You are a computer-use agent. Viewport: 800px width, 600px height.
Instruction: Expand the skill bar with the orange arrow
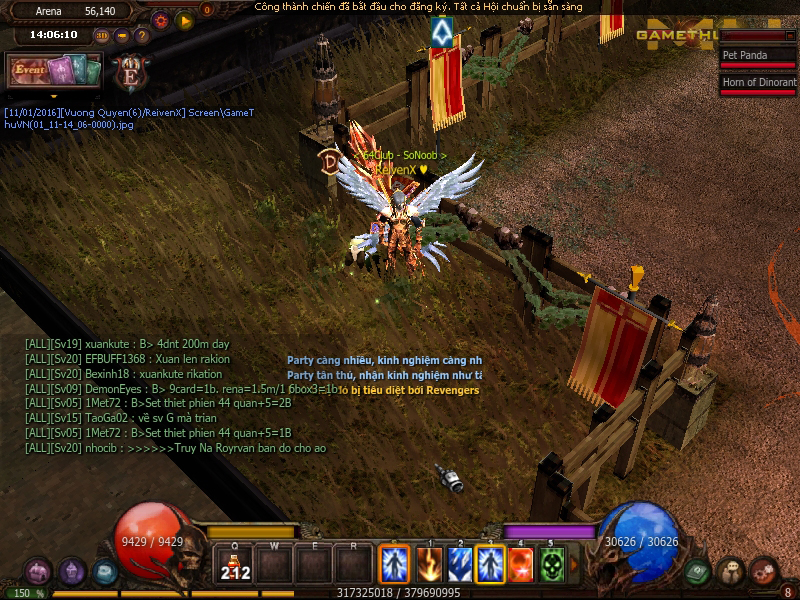(x=573, y=564)
